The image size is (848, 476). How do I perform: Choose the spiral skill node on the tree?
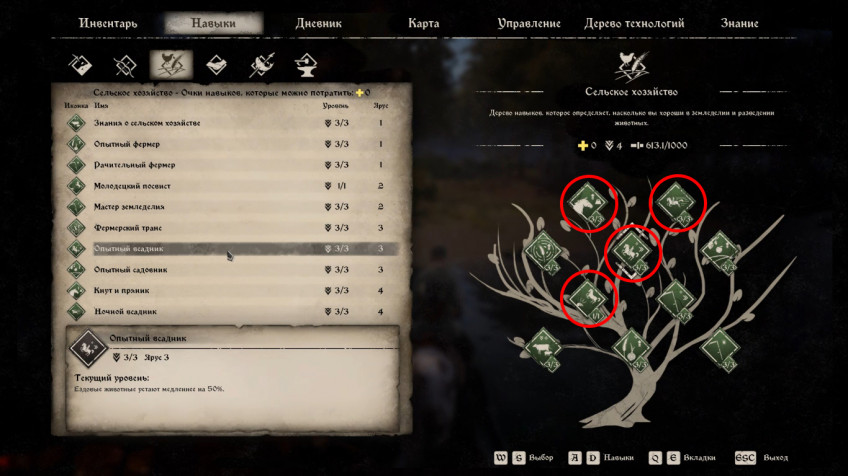pos(543,248)
